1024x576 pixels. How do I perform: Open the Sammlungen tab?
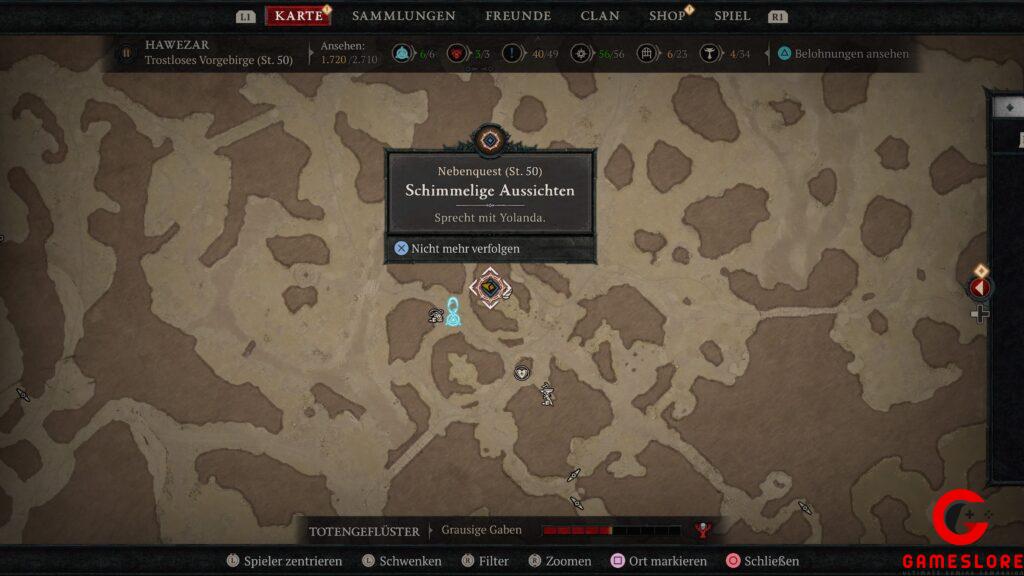(x=403, y=16)
